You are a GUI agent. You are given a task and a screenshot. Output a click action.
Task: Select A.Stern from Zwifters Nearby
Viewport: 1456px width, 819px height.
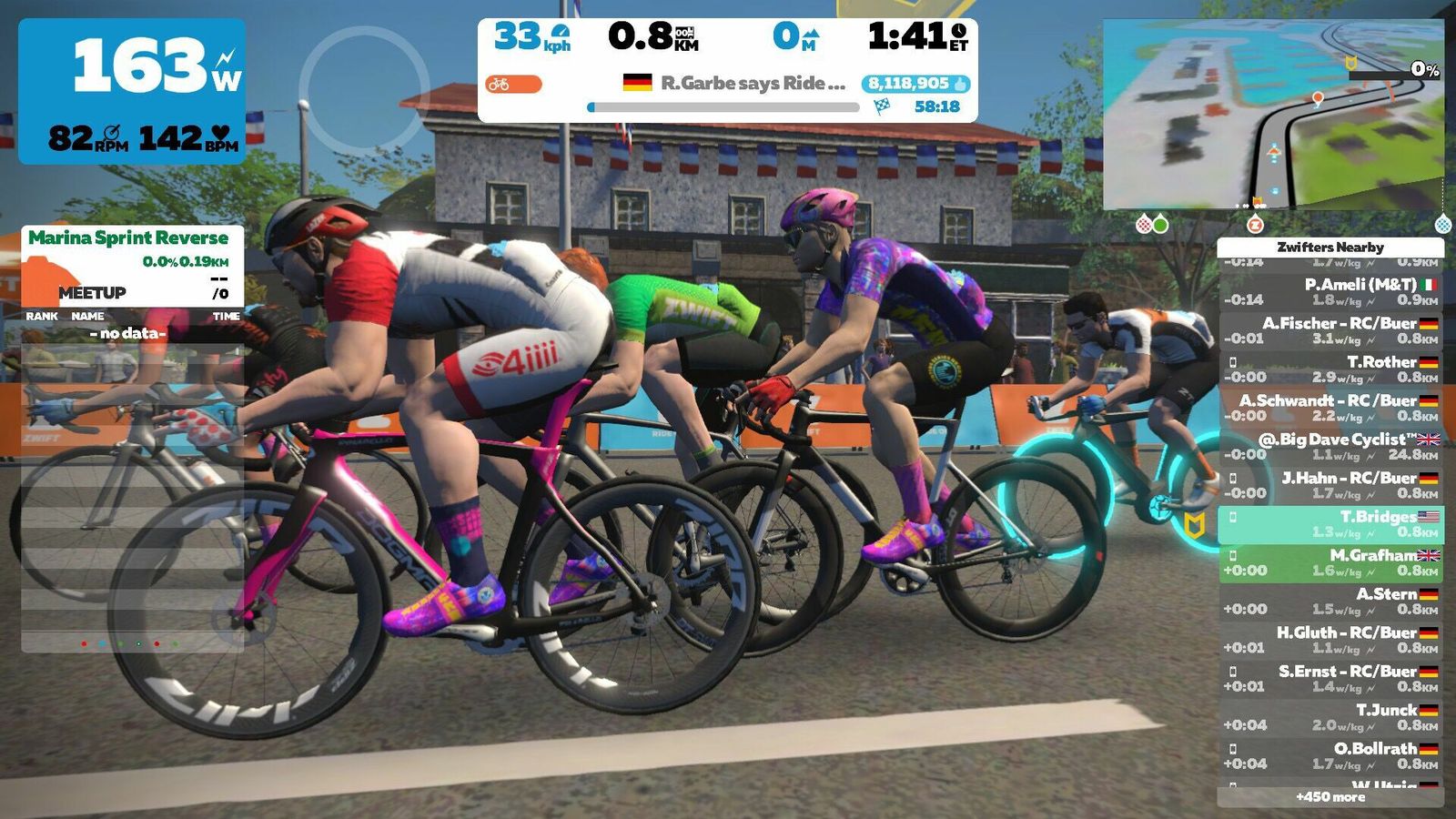1330,602
